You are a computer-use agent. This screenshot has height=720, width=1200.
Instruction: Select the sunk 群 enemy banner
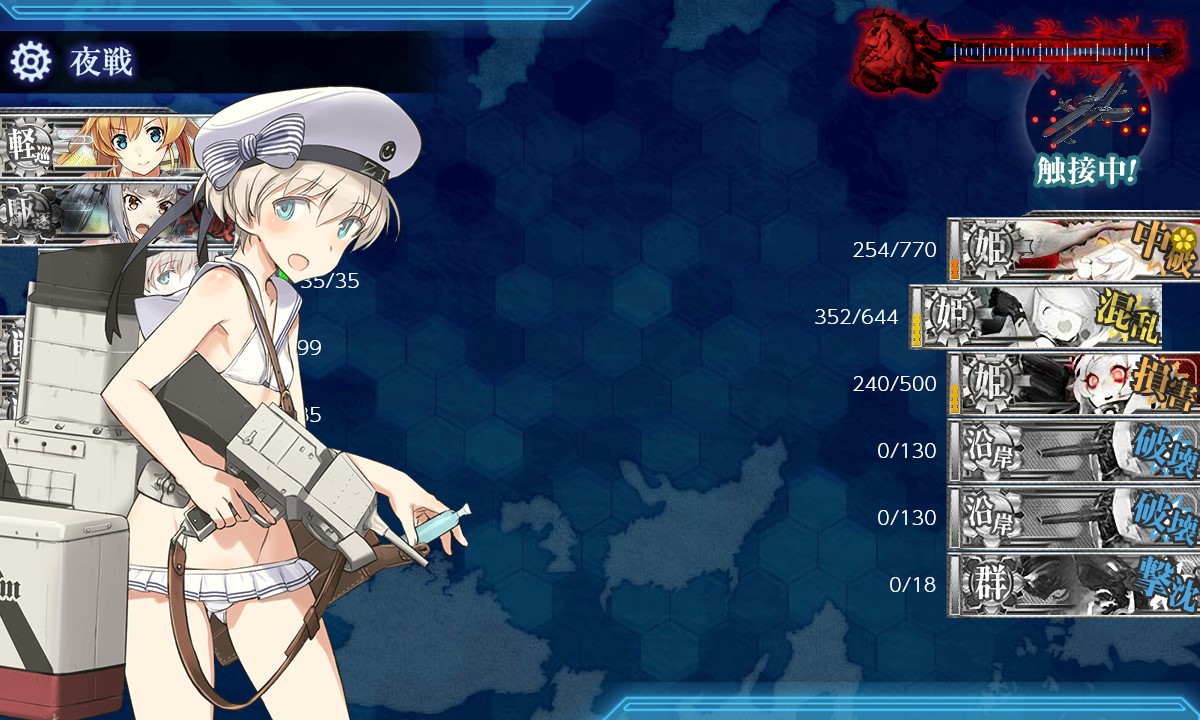pyautogui.click(x=1074, y=585)
